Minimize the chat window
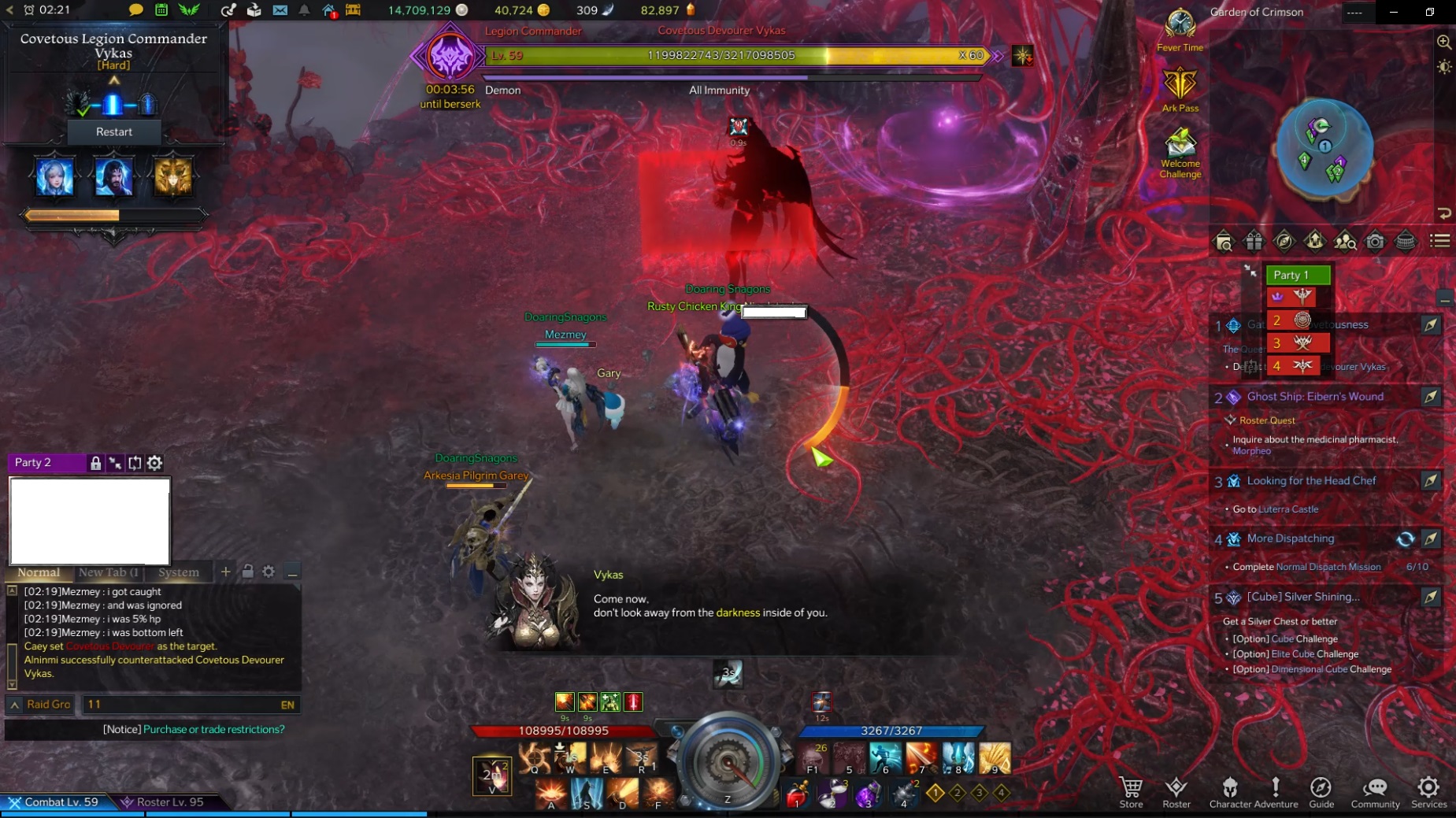1456x818 pixels. click(293, 572)
